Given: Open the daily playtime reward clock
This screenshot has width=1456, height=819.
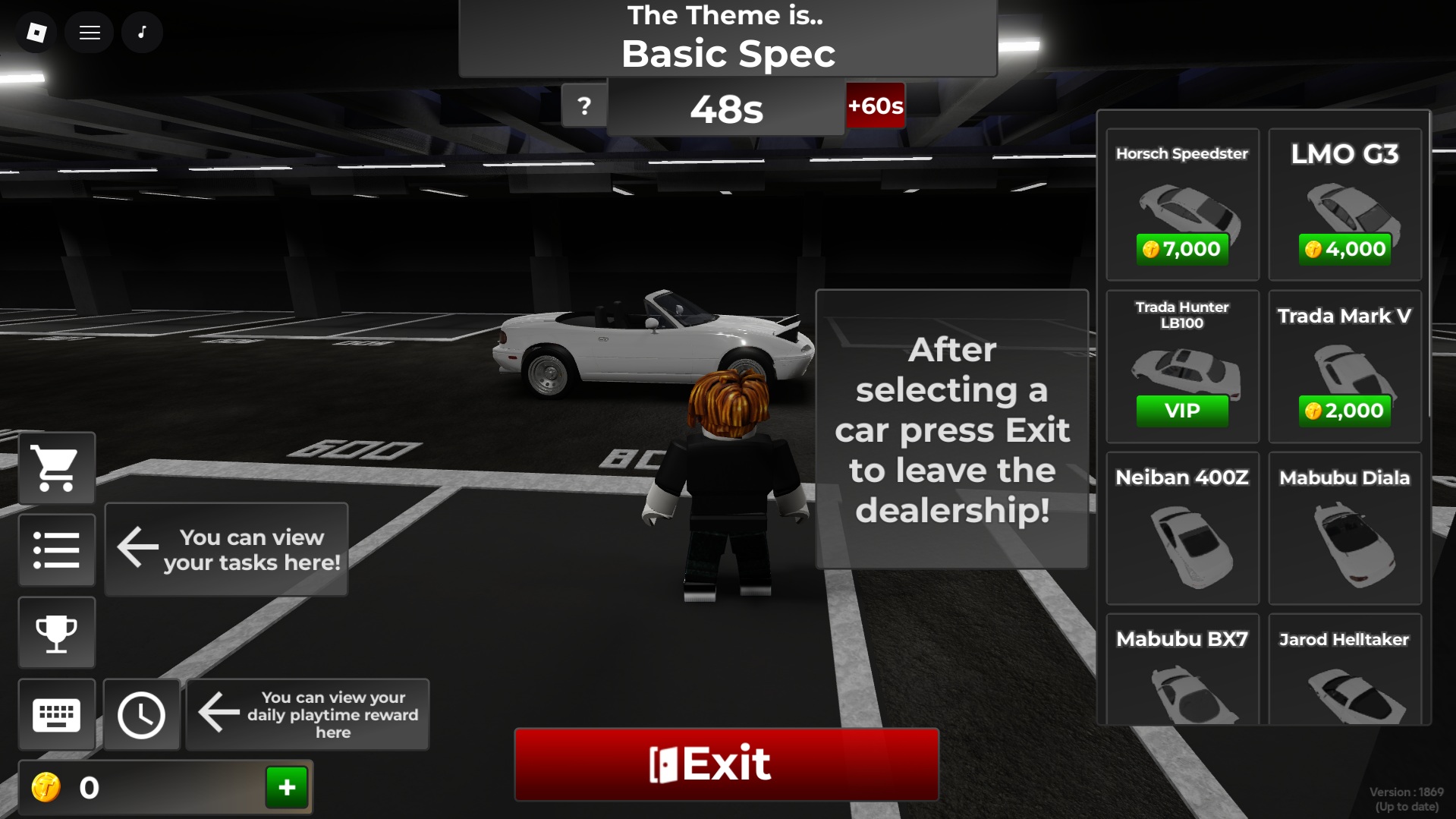Looking at the screenshot, I should 141,714.
